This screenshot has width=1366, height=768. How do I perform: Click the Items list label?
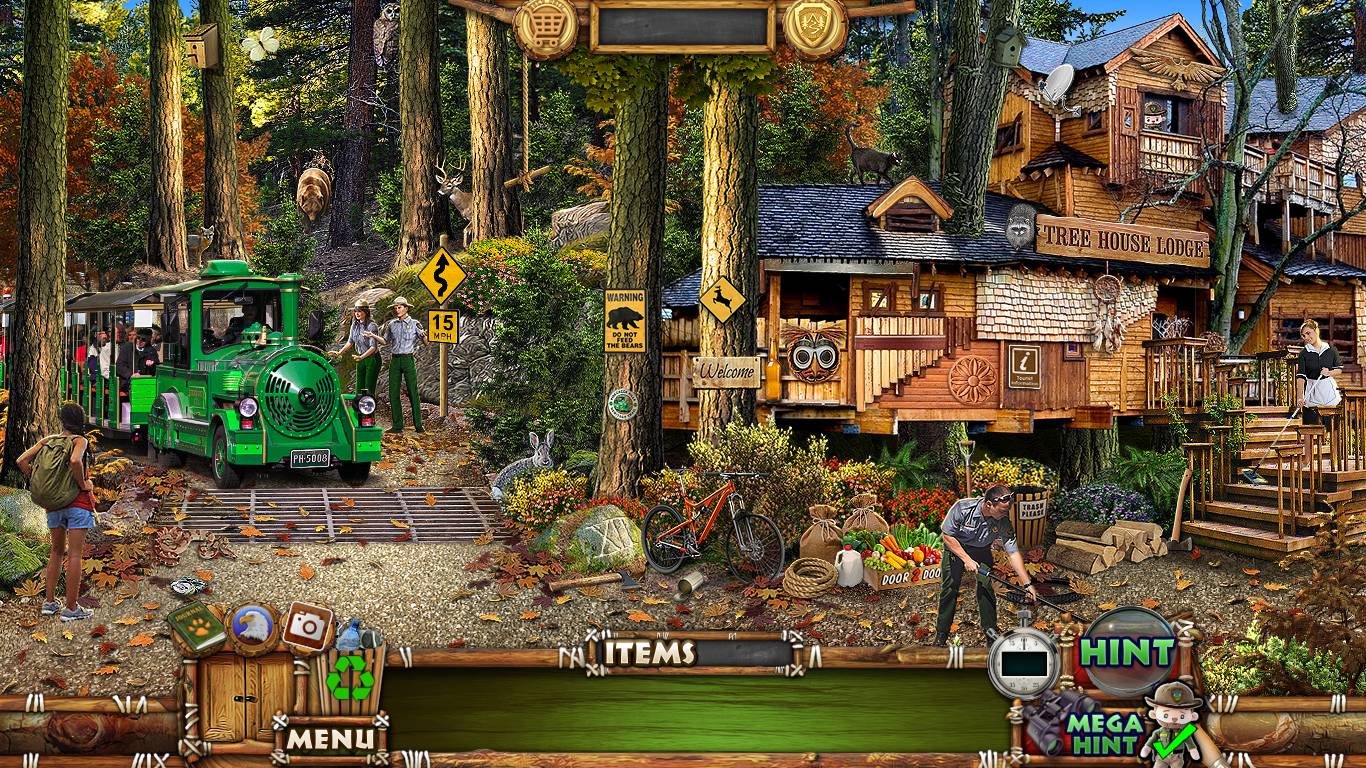651,653
